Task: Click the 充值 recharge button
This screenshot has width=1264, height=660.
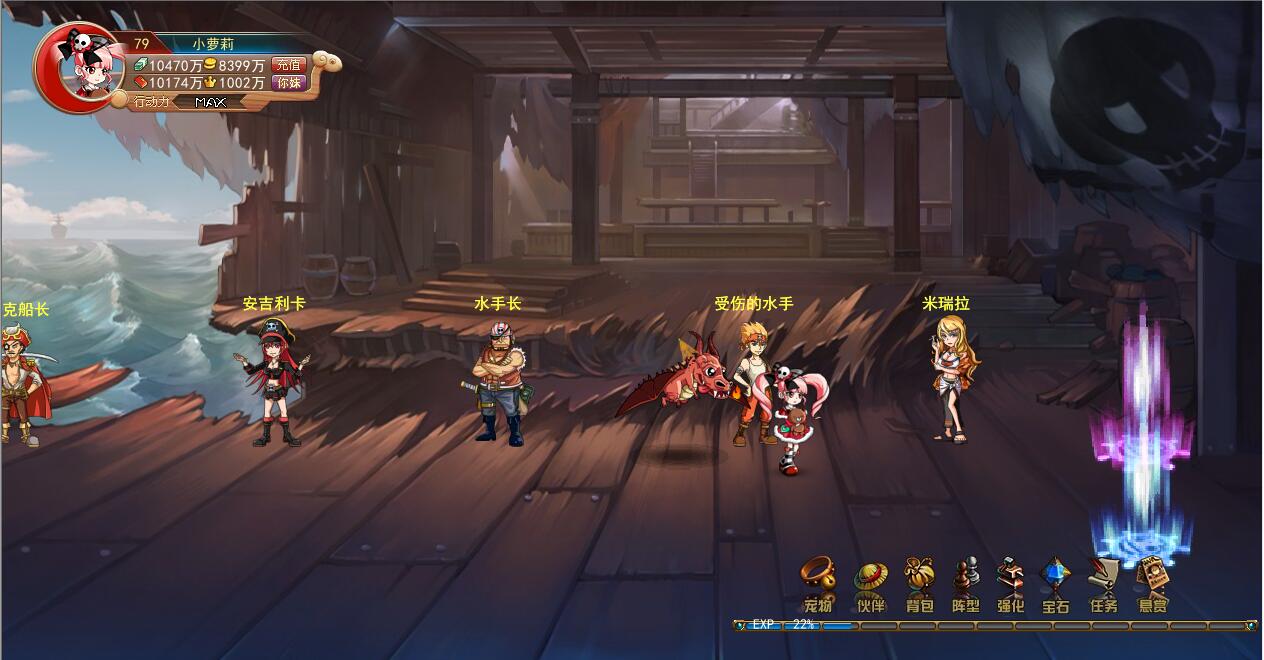Action: click(x=288, y=65)
